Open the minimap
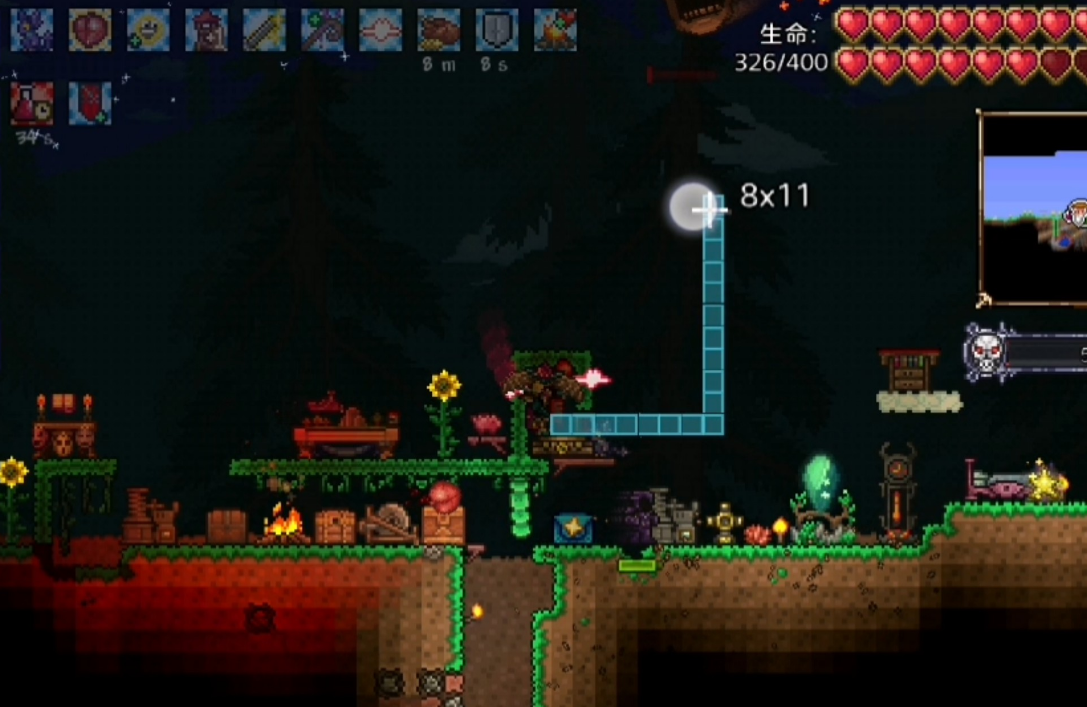Image resolution: width=1087 pixels, height=707 pixels. [1034, 208]
